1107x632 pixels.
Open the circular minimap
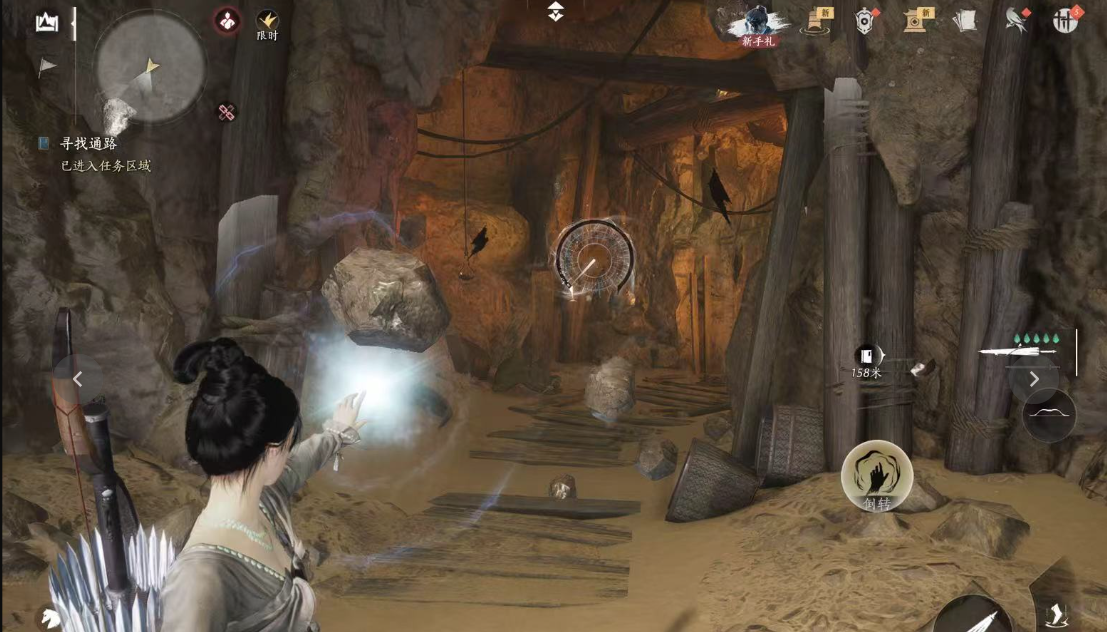pyautogui.click(x=149, y=67)
